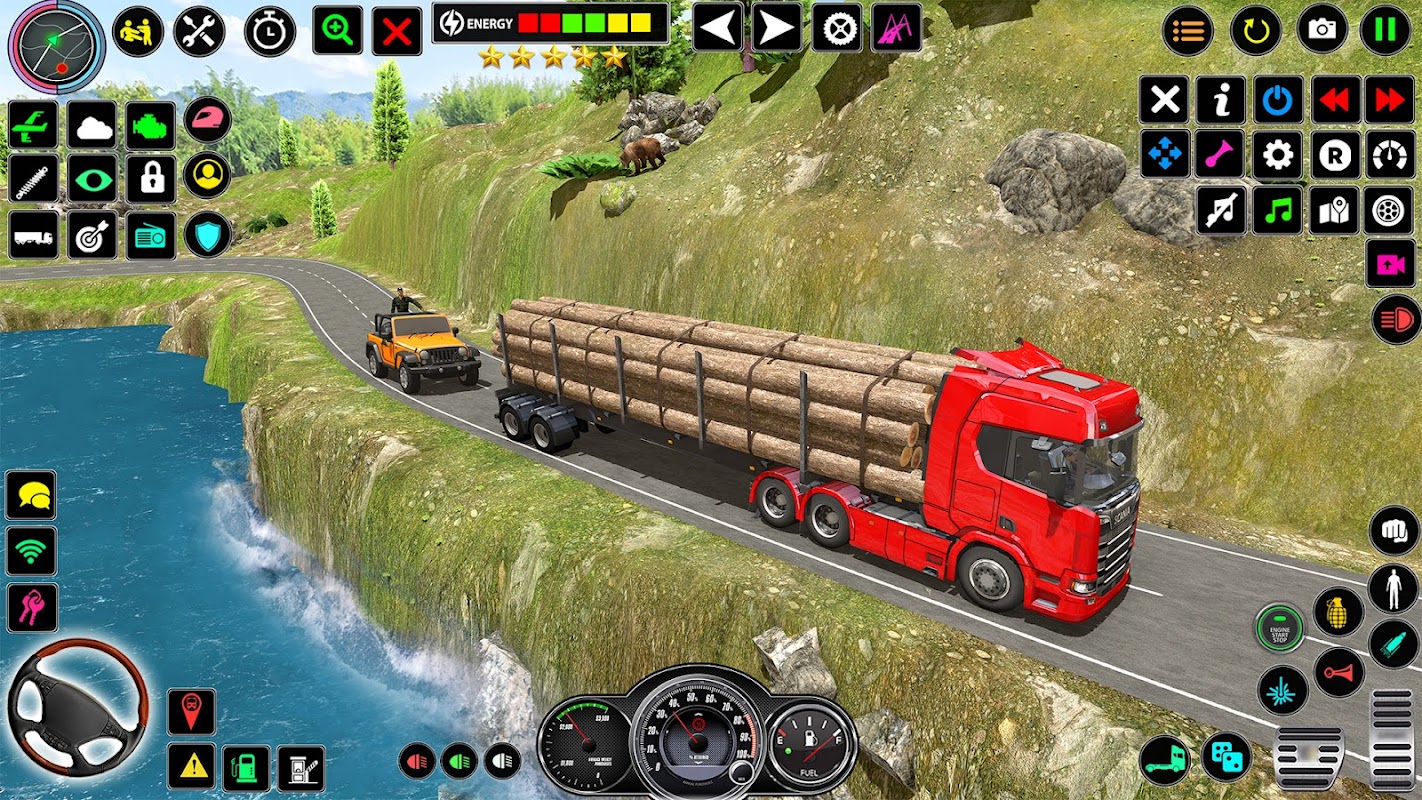Tap the fuel pump icon
Image resolution: width=1422 pixels, height=800 pixels.
point(245,767)
